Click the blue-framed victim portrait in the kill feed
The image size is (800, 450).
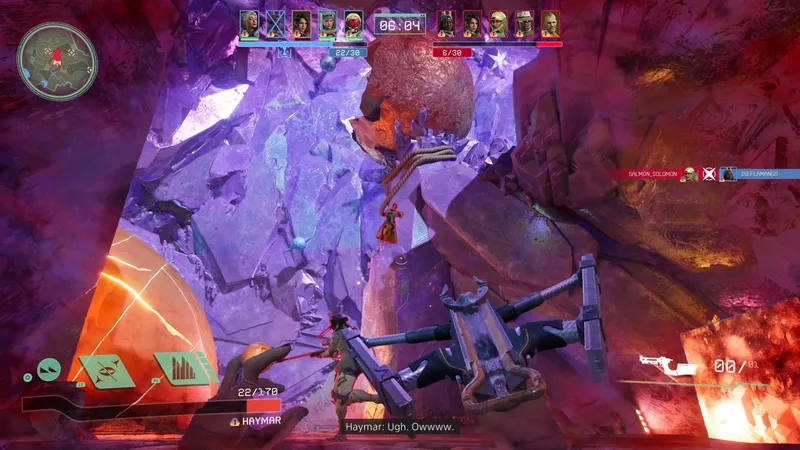tap(729, 174)
